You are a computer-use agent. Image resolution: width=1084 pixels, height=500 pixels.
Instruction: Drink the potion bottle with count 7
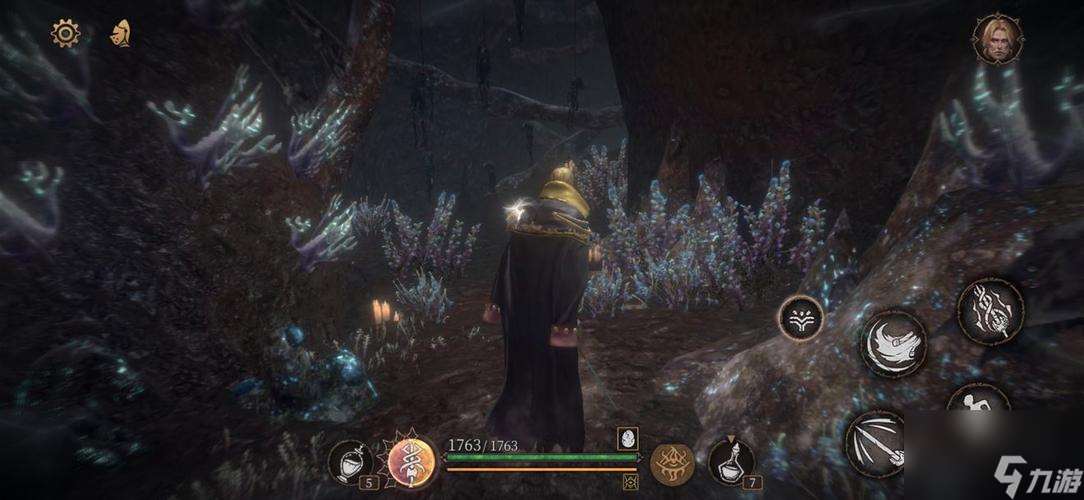pyautogui.click(x=731, y=461)
